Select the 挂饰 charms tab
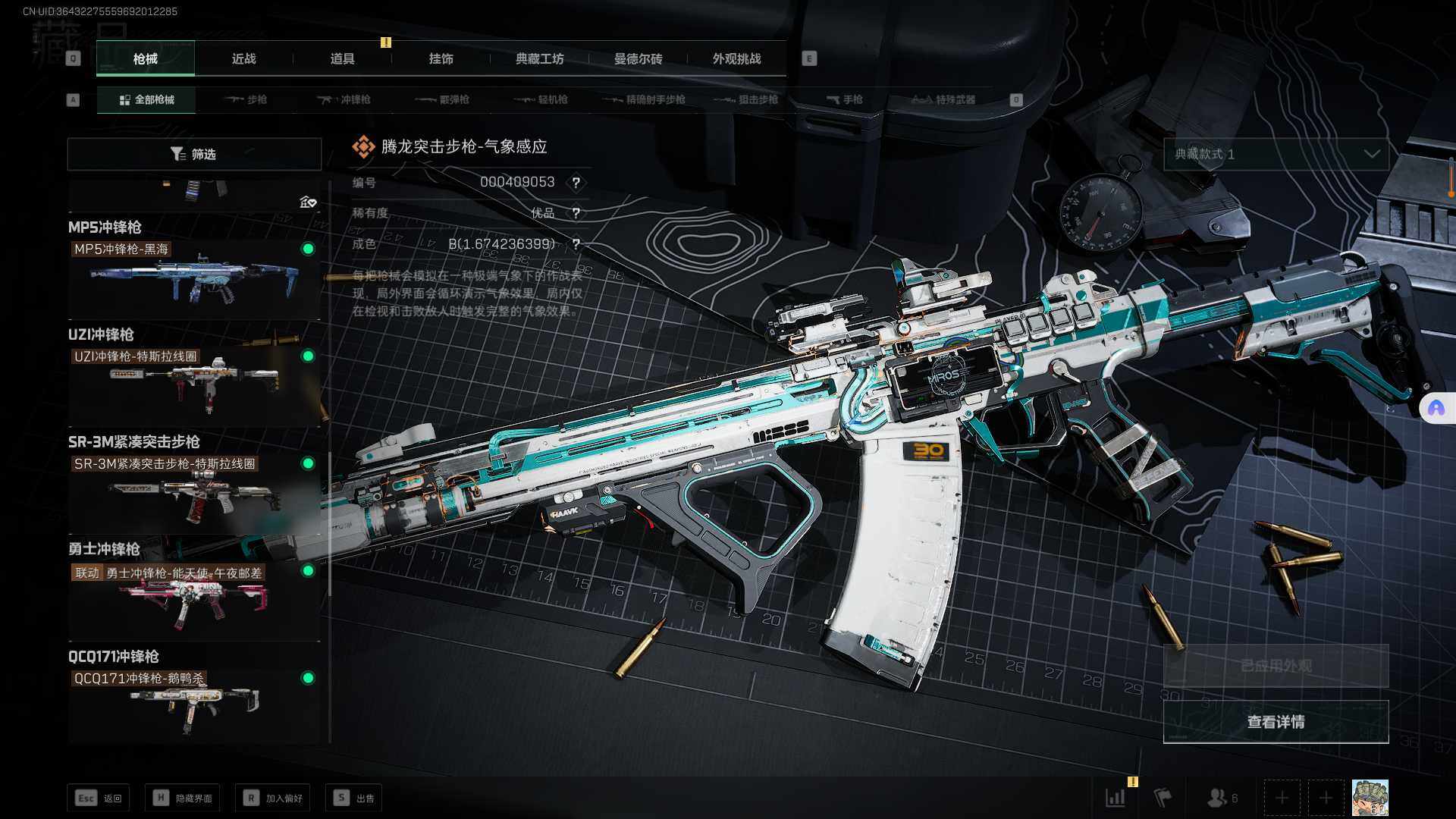The image size is (1456, 819). pyautogui.click(x=441, y=59)
